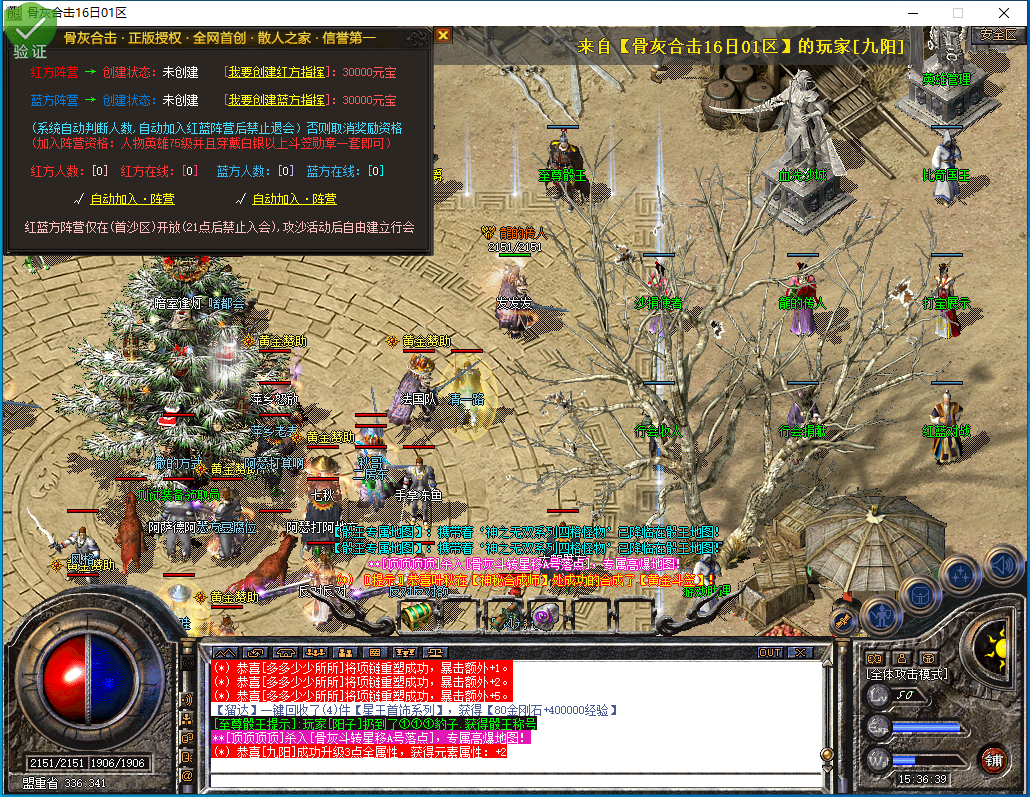Open the bag round button
This screenshot has height=797, width=1030.
tap(920, 595)
